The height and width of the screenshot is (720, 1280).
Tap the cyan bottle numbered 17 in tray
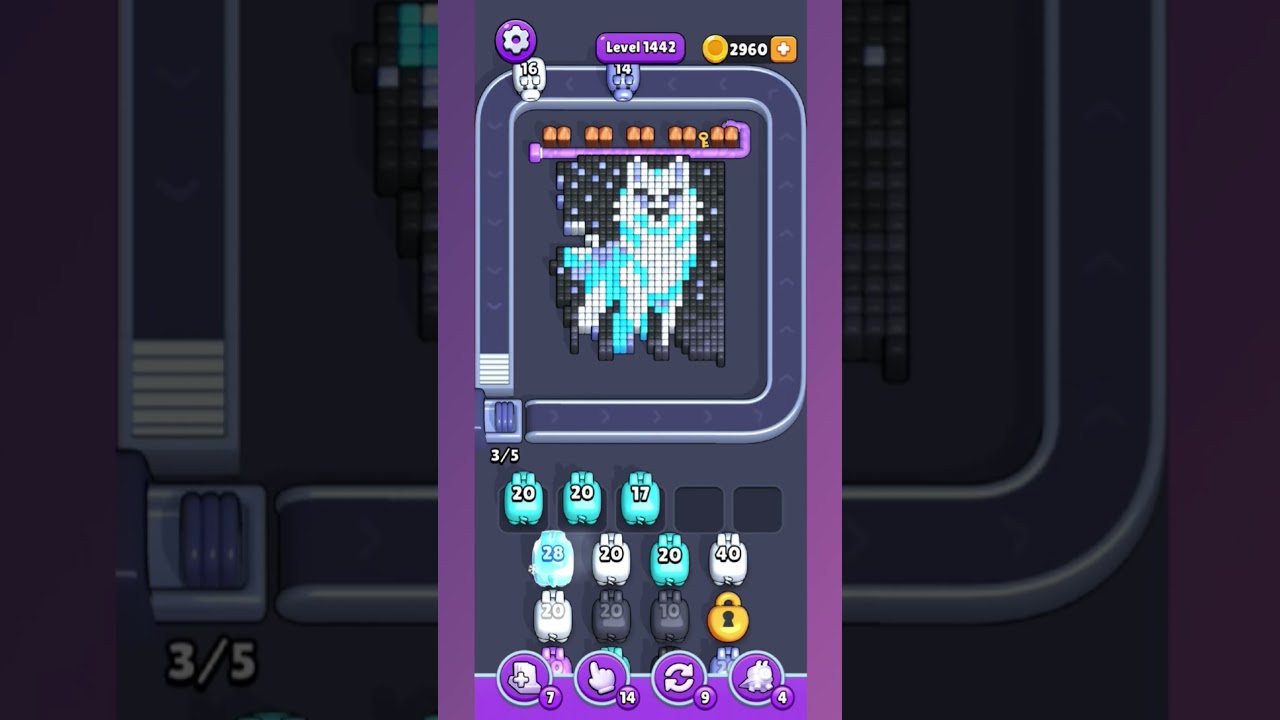pyautogui.click(x=638, y=501)
